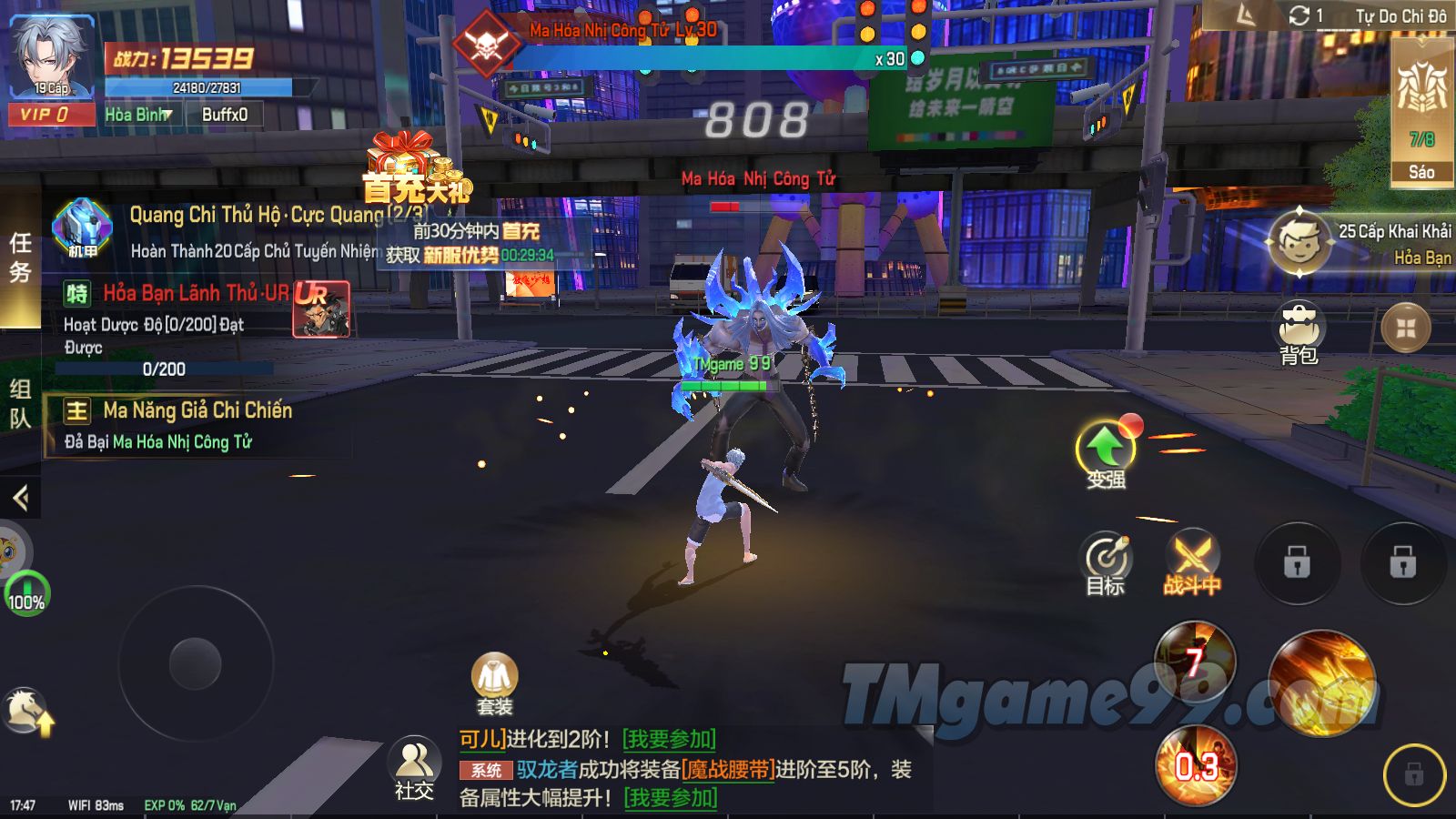1456x819 pixels.
Task: Select the Hỏa Bạn Lãnh Thủ UR quest
Action: point(196,294)
